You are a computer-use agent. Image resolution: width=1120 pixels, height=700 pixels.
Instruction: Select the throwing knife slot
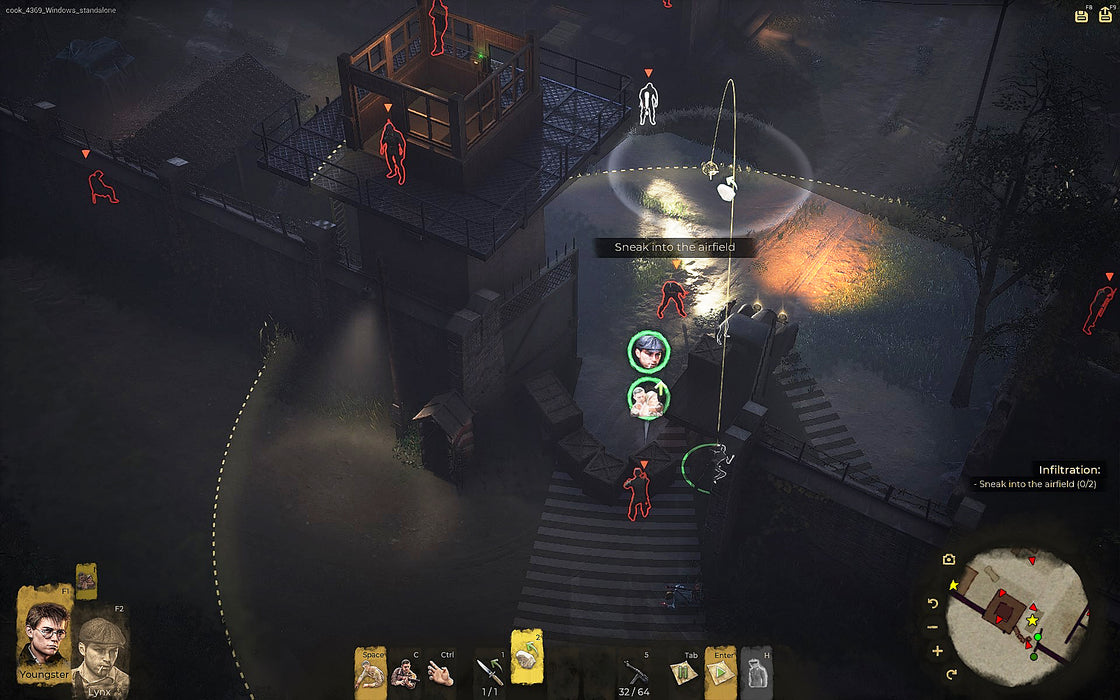pos(490,671)
